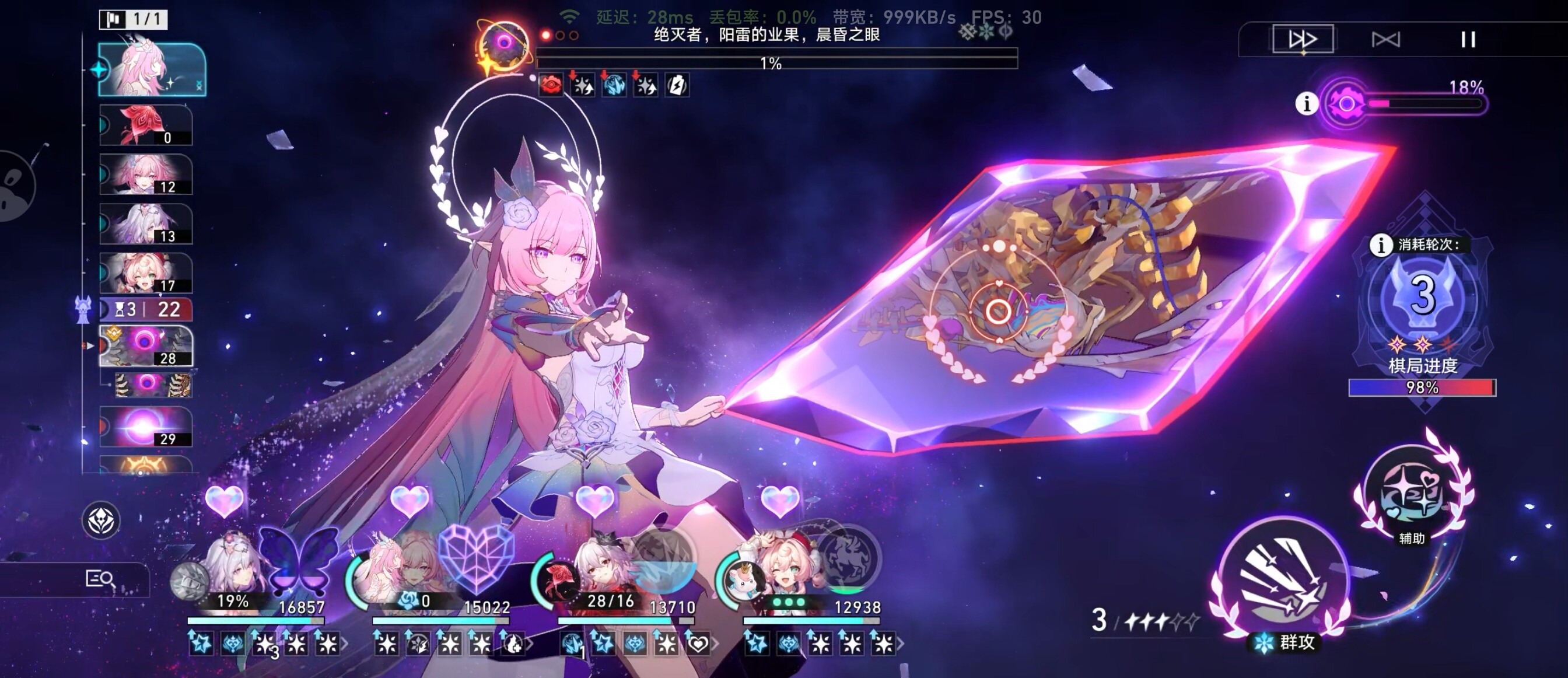This screenshot has width=1568, height=678.
Task: Toggle the auto-battle button
Action: coord(1386,40)
